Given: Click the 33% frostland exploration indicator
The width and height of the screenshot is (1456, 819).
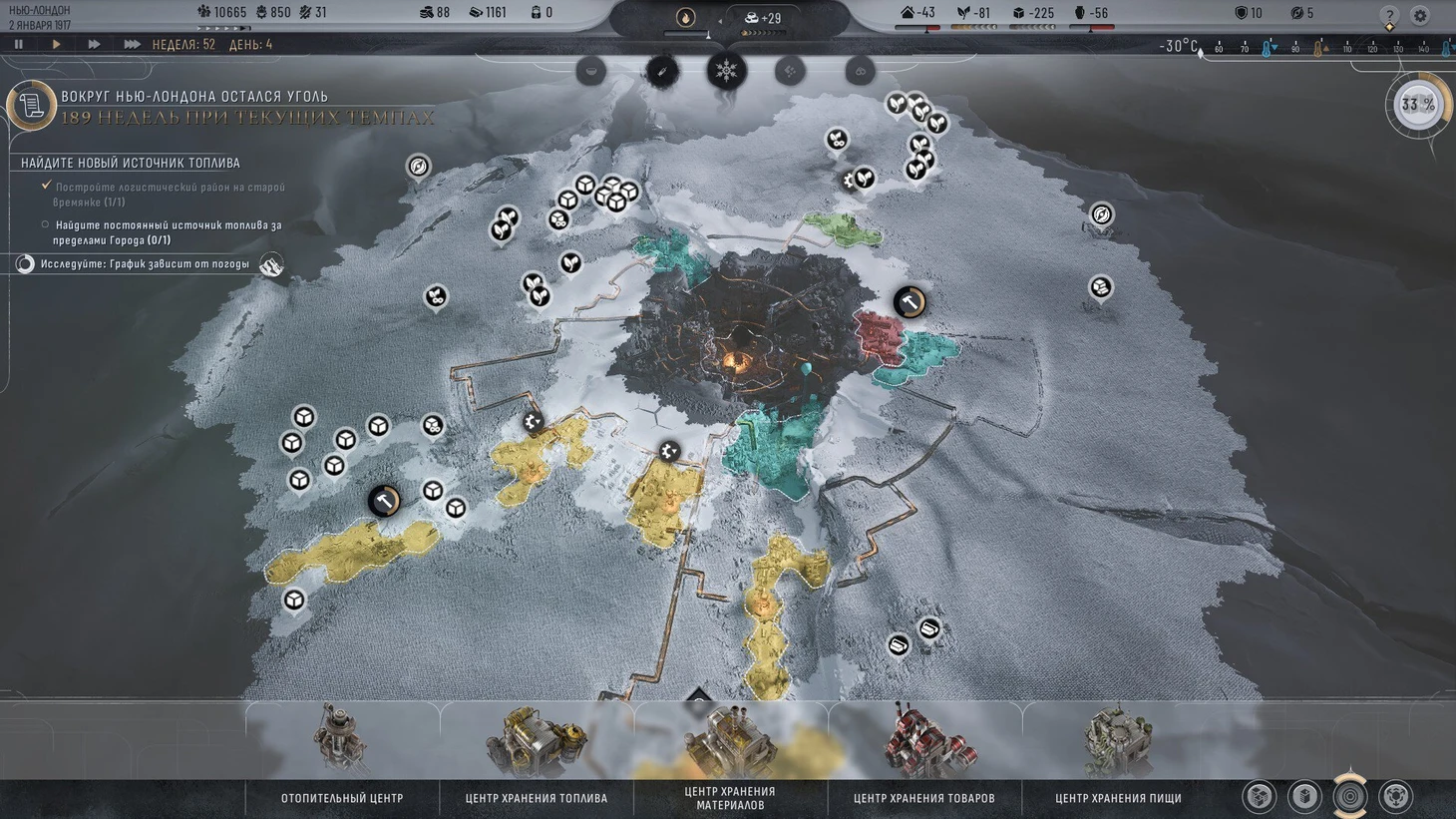Looking at the screenshot, I should point(1417,105).
